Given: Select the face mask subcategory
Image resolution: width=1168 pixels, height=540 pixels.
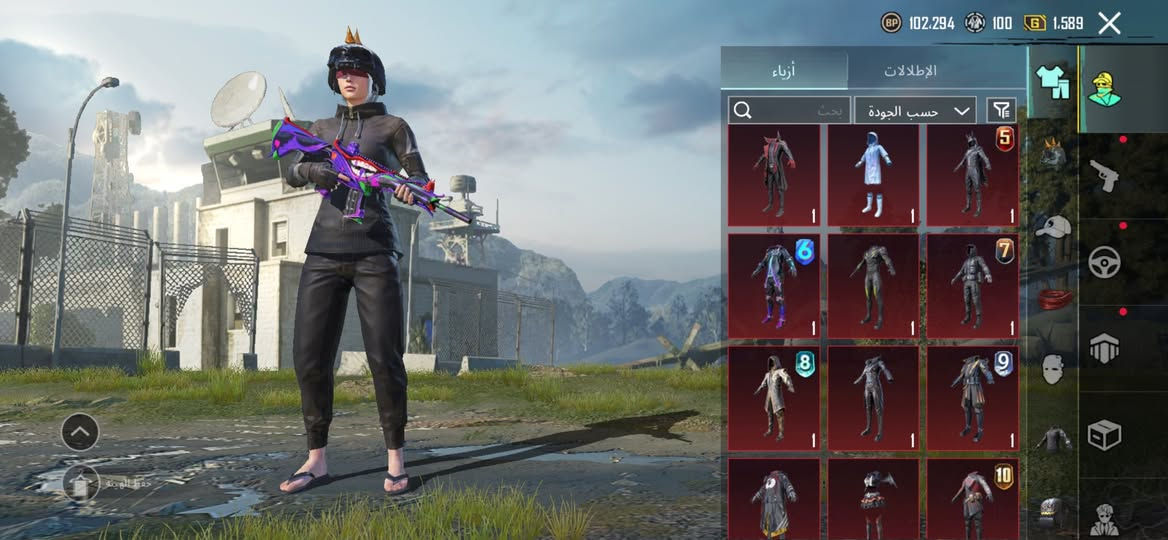Looking at the screenshot, I should (x=1050, y=369).
